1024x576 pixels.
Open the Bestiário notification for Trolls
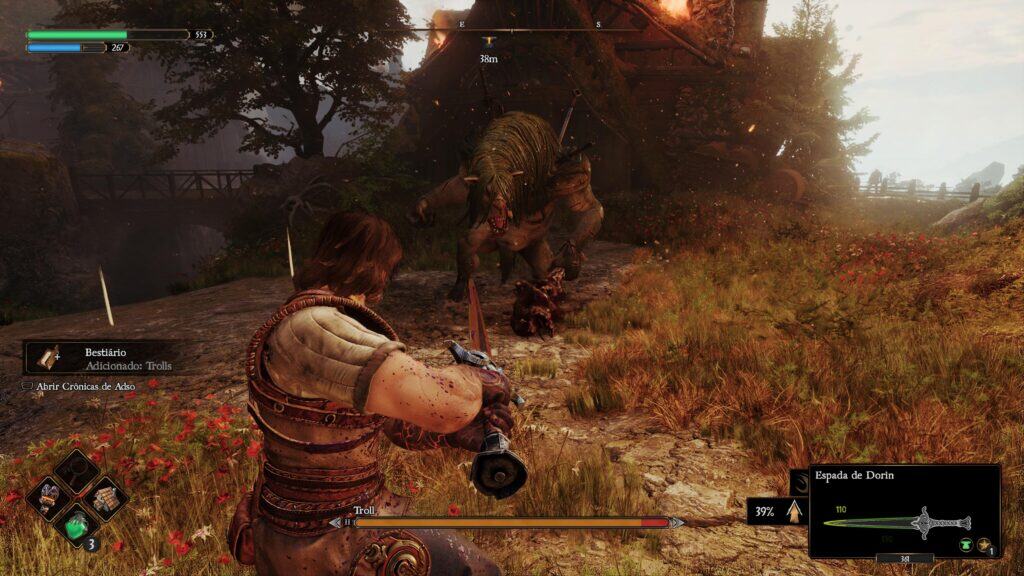100,358
